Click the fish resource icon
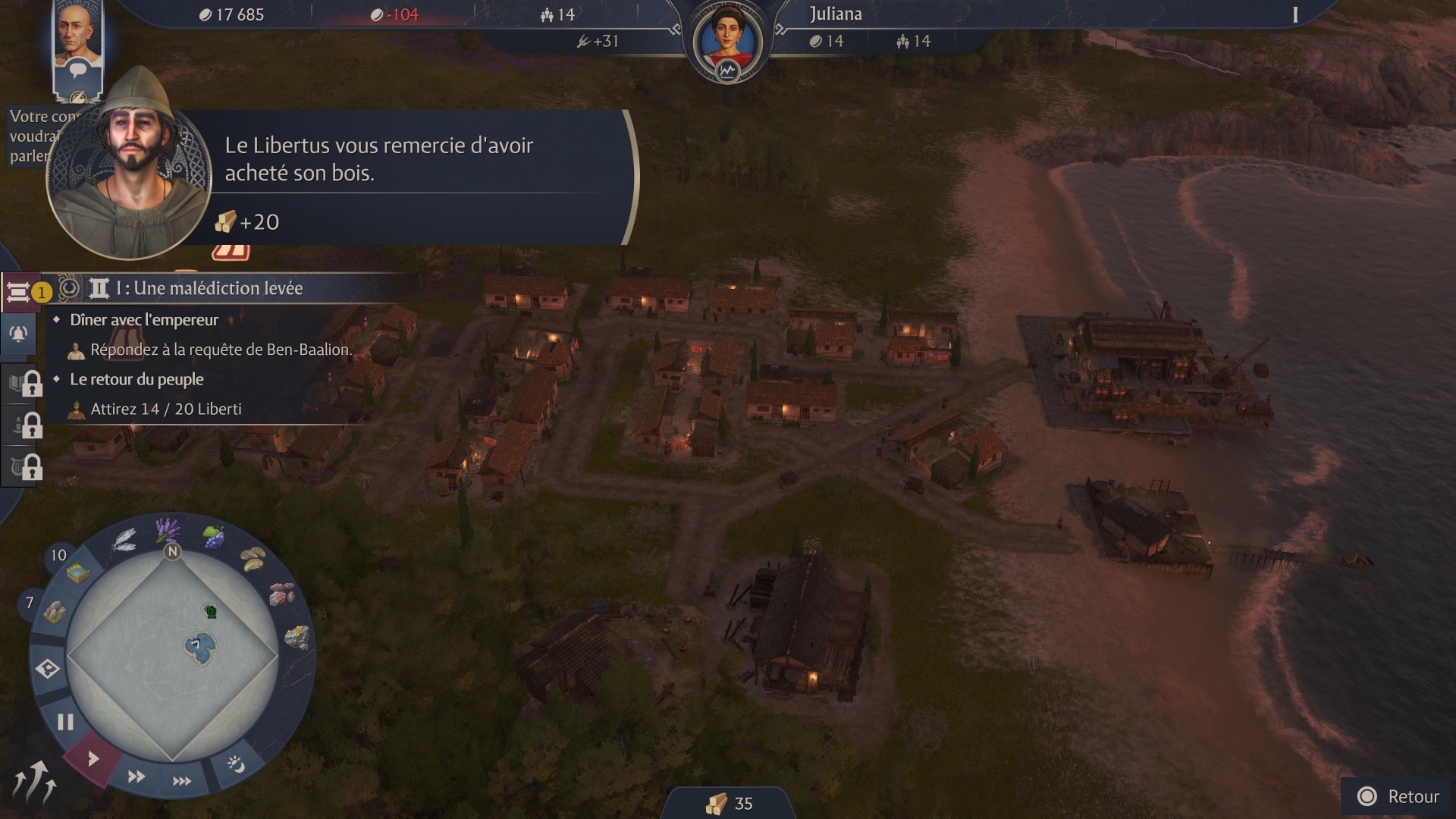Image resolution: width=1456 pixels, height=819 pixels. point(124,539)
